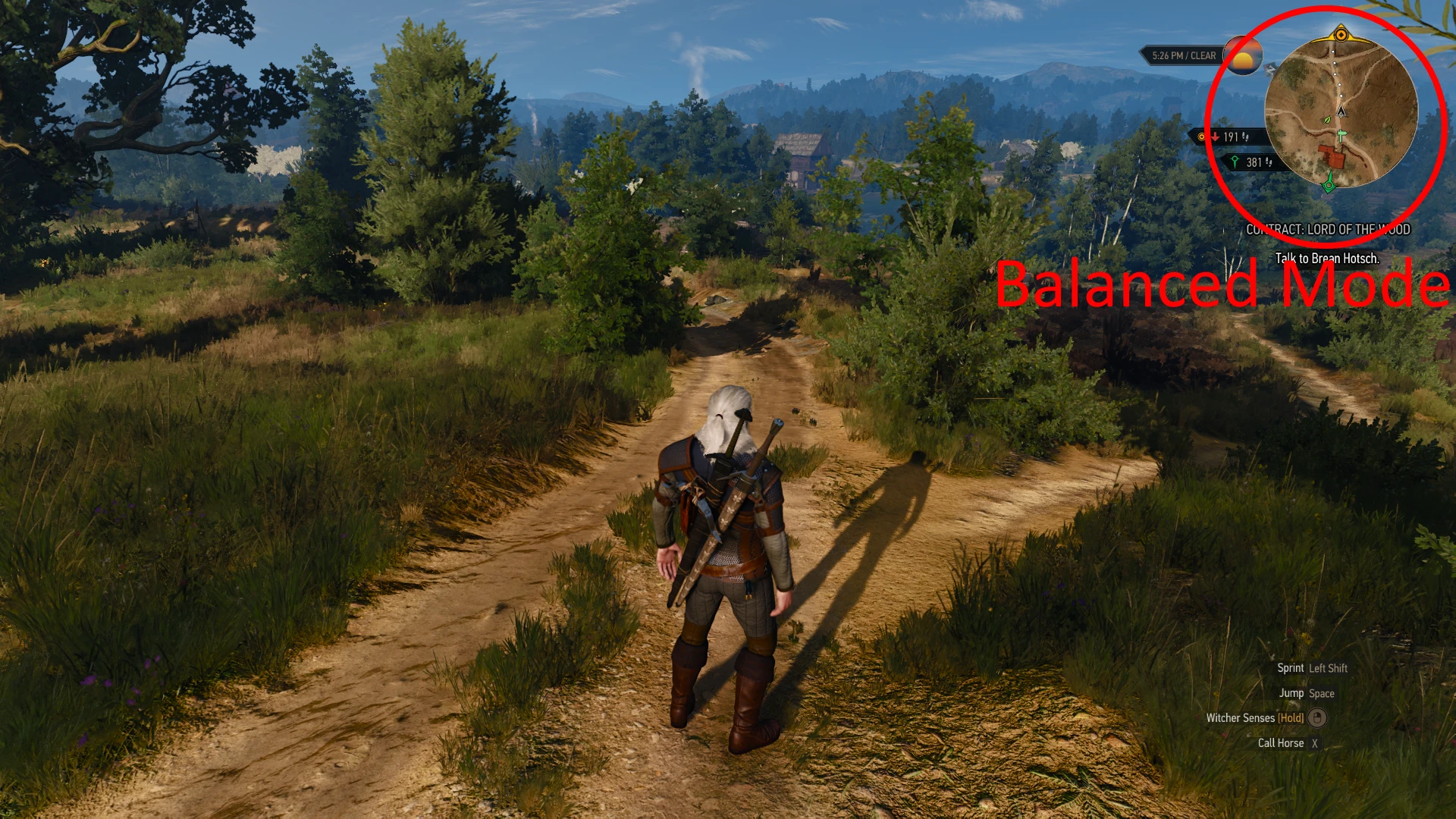Click the leaf herb icon on the minimap
This screenshot has width=1456, height=819.
[1326, 120]
